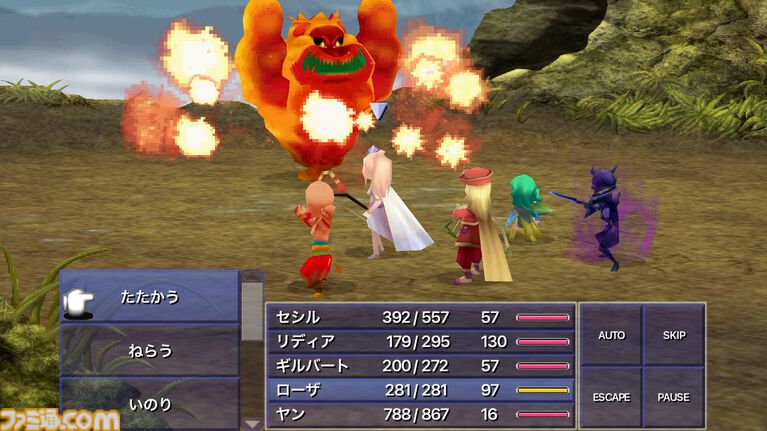Choose the ねらう command

click(150, 351)
